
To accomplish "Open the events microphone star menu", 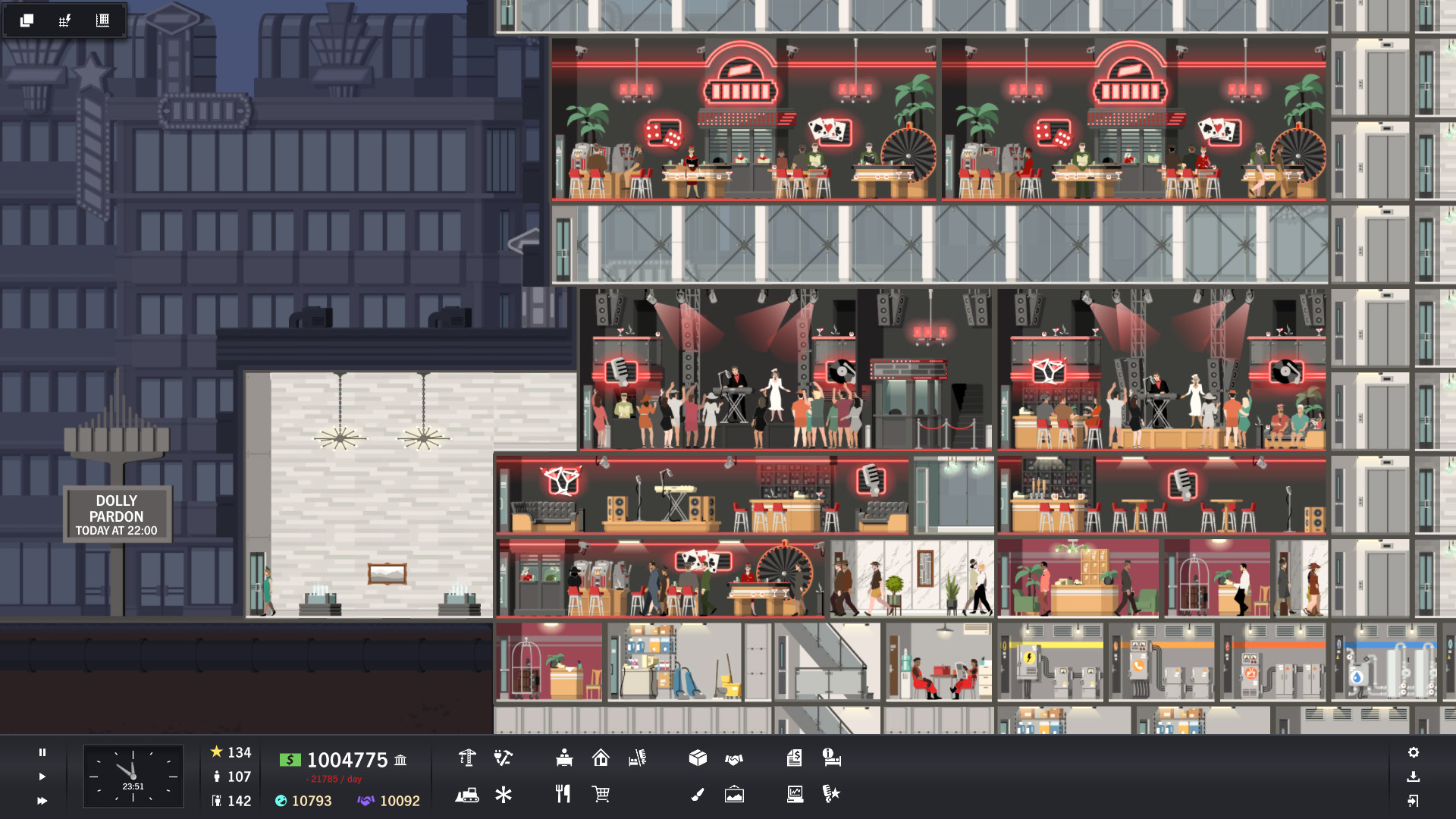I will coord(831,794).
